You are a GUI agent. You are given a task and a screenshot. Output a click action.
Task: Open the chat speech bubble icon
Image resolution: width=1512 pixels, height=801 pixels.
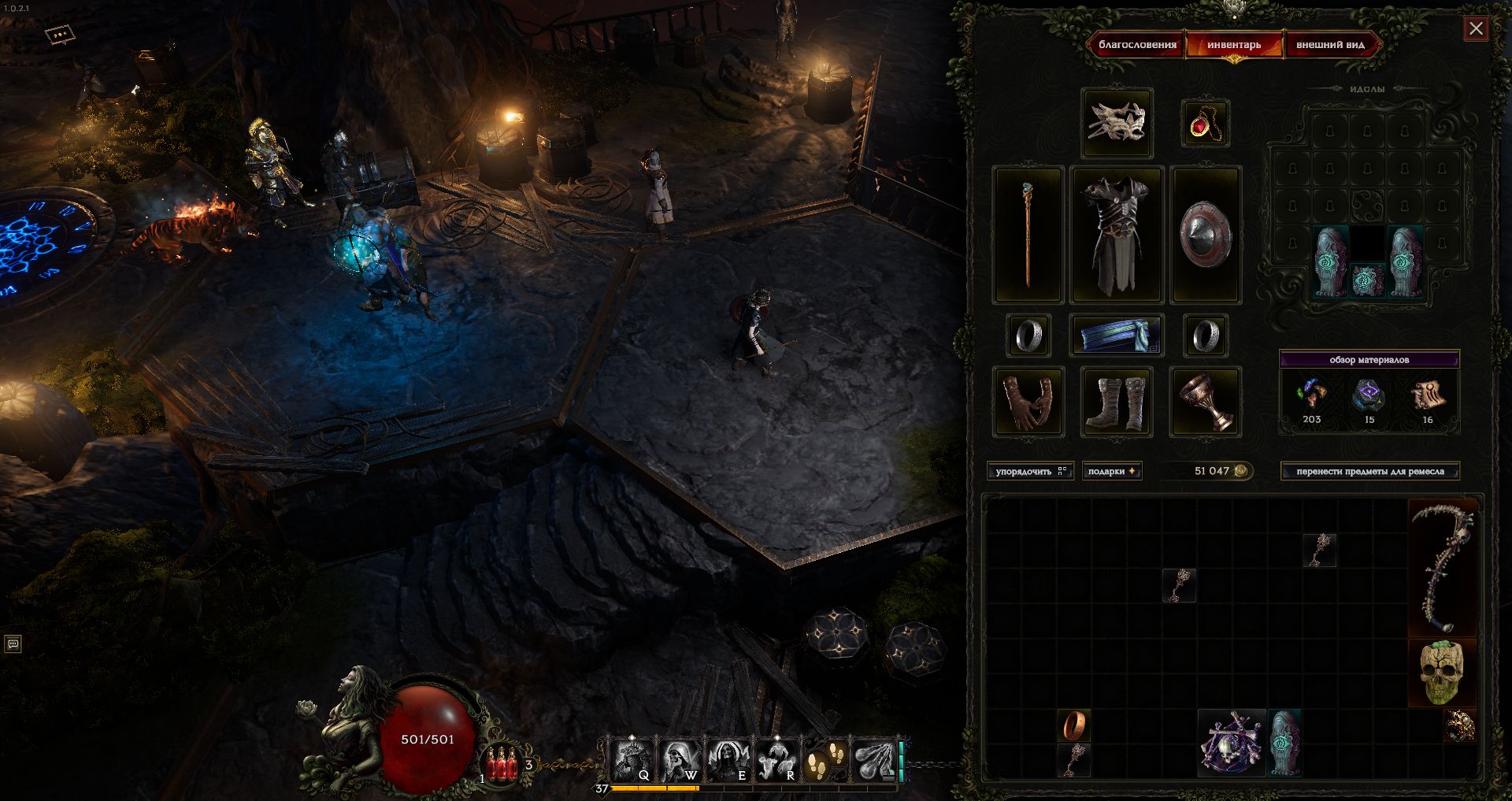[13, 644]
